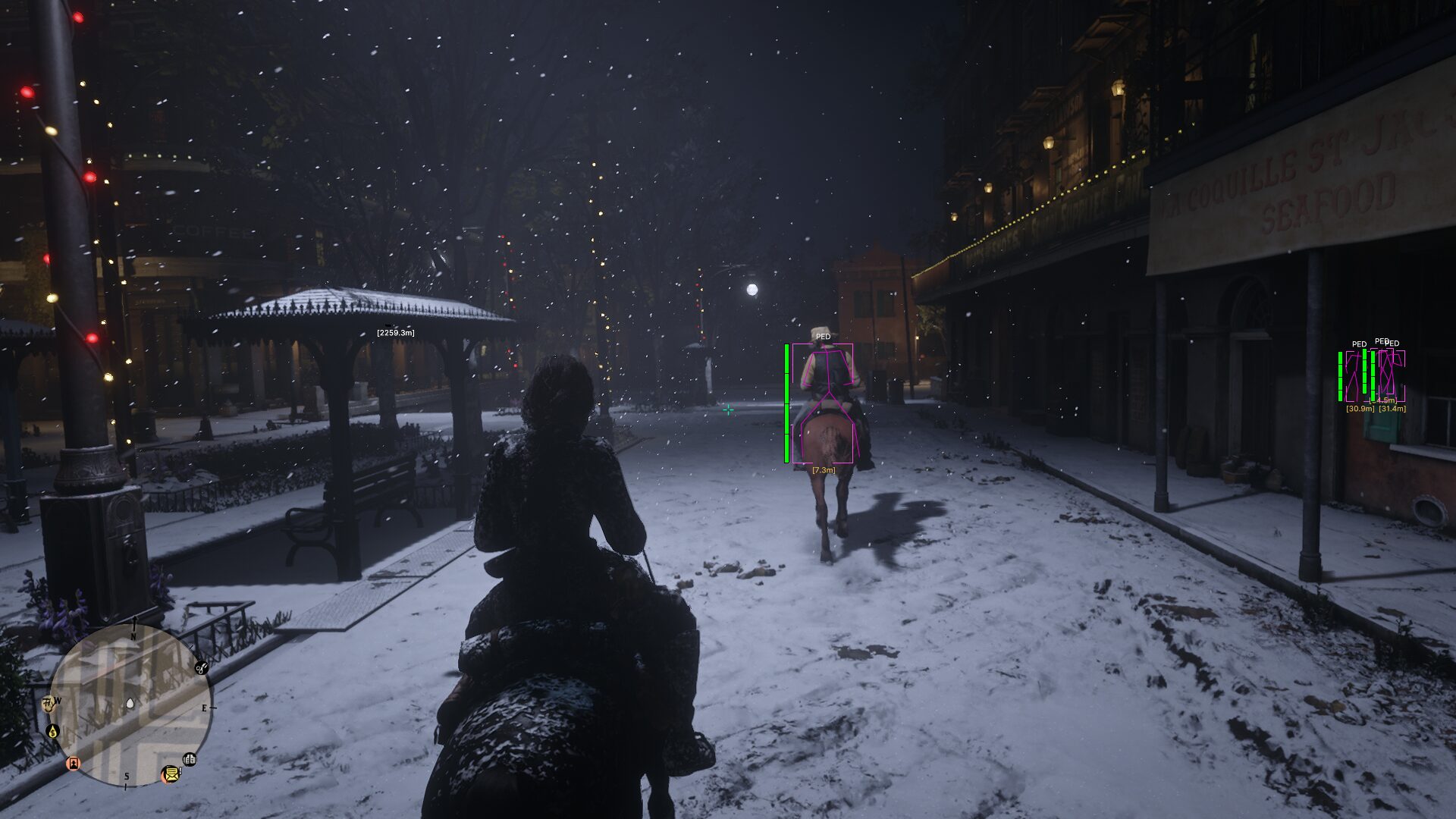Select the building blip on the minimap
The image size is (1456, 819).
[190, 759]
